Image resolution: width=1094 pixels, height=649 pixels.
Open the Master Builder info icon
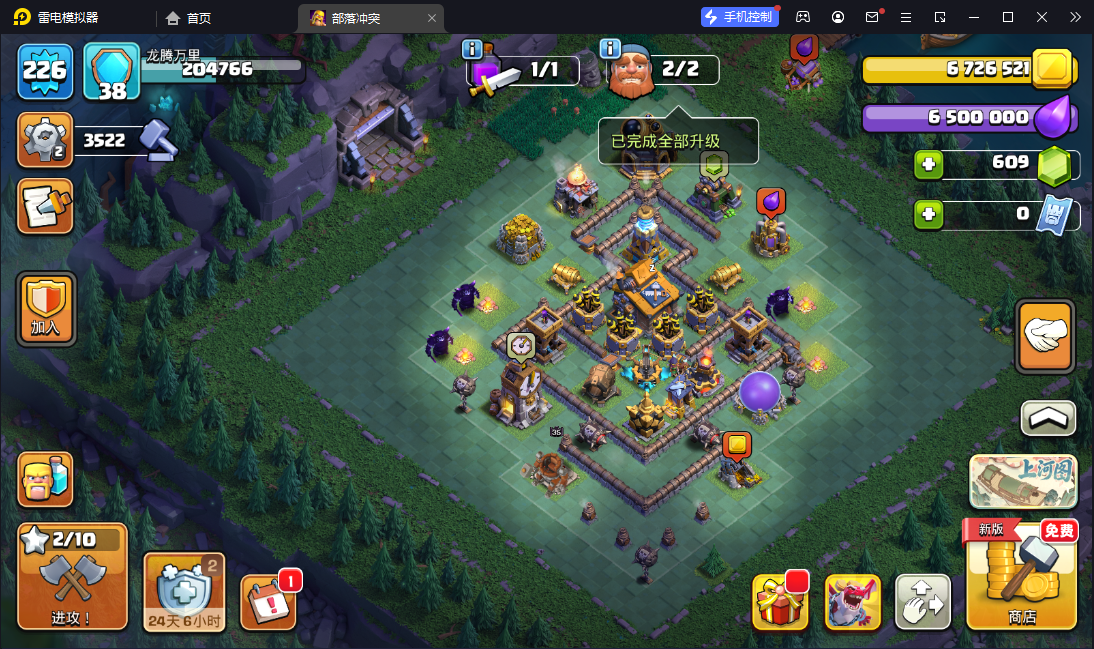coord(611,49)
